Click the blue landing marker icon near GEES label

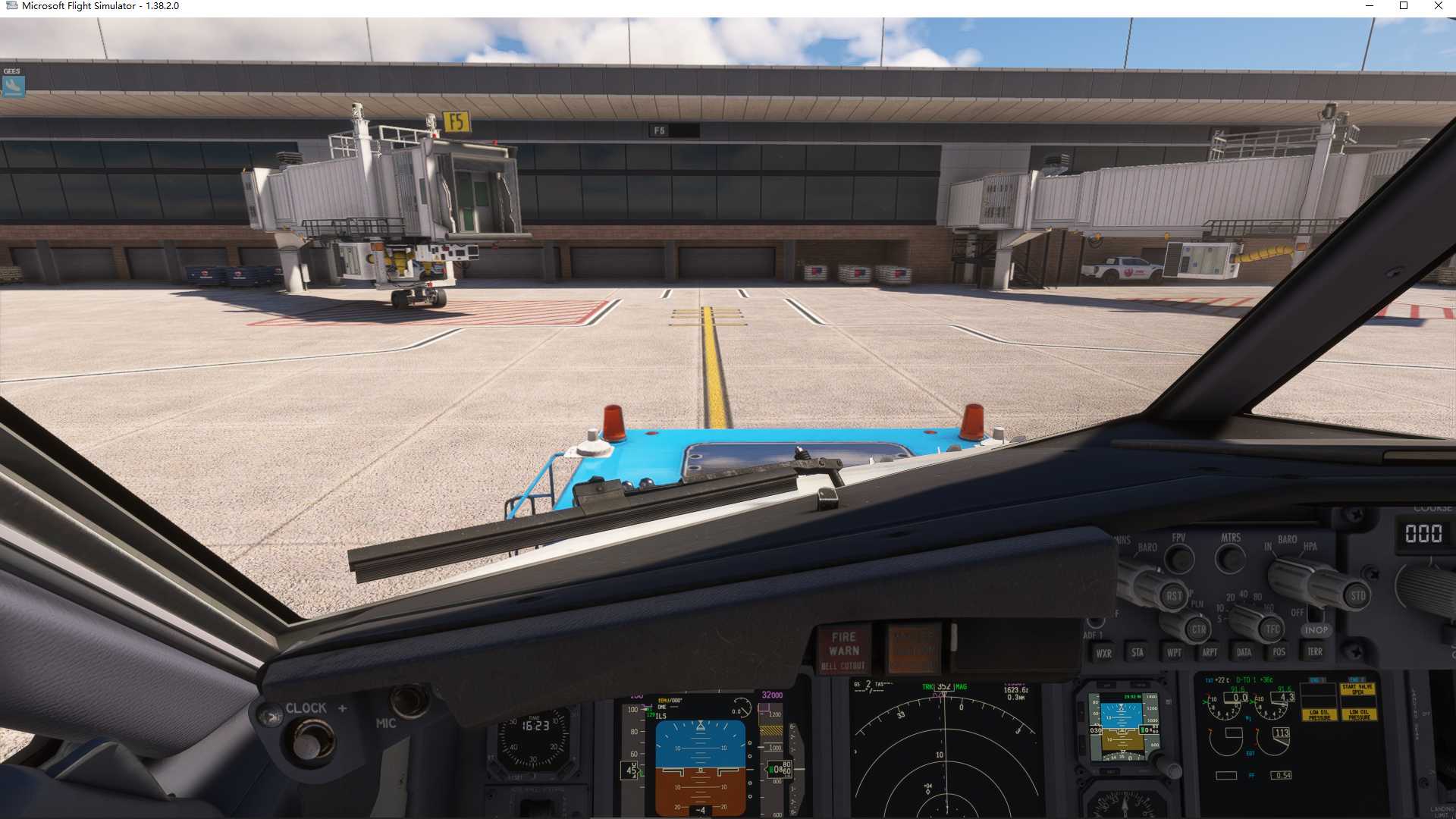pyautogui.click(x=15, y=86)
